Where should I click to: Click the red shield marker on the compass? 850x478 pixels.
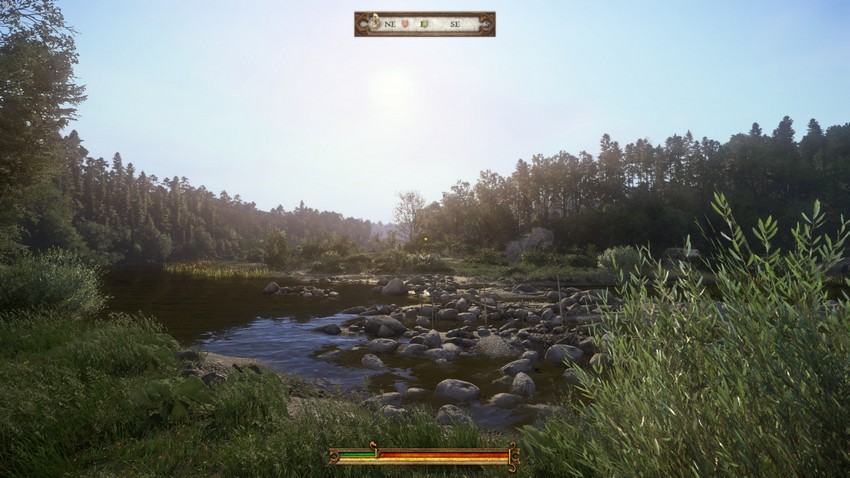[x=405, y=23]
